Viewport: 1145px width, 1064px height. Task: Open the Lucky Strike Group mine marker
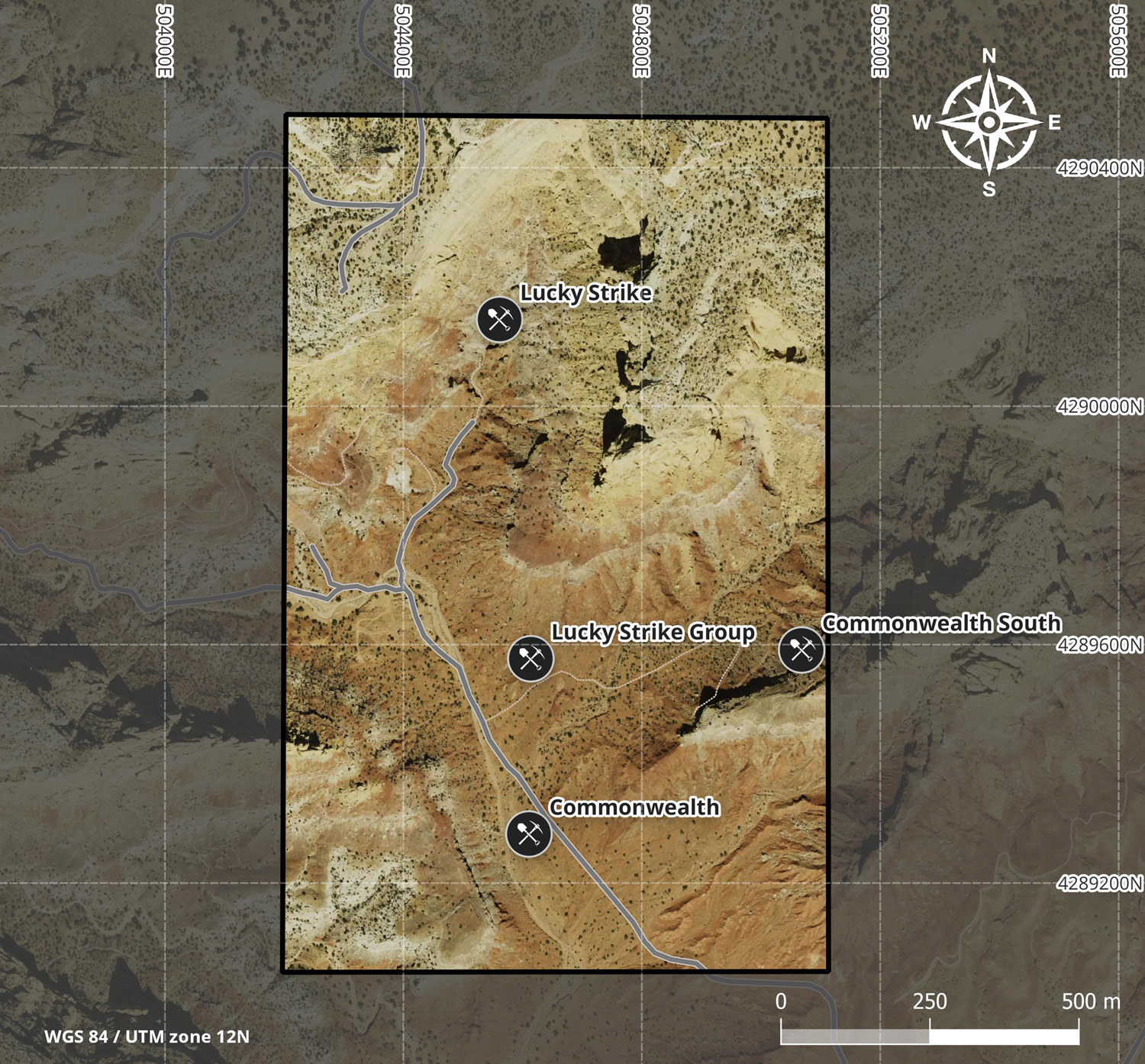531,657
